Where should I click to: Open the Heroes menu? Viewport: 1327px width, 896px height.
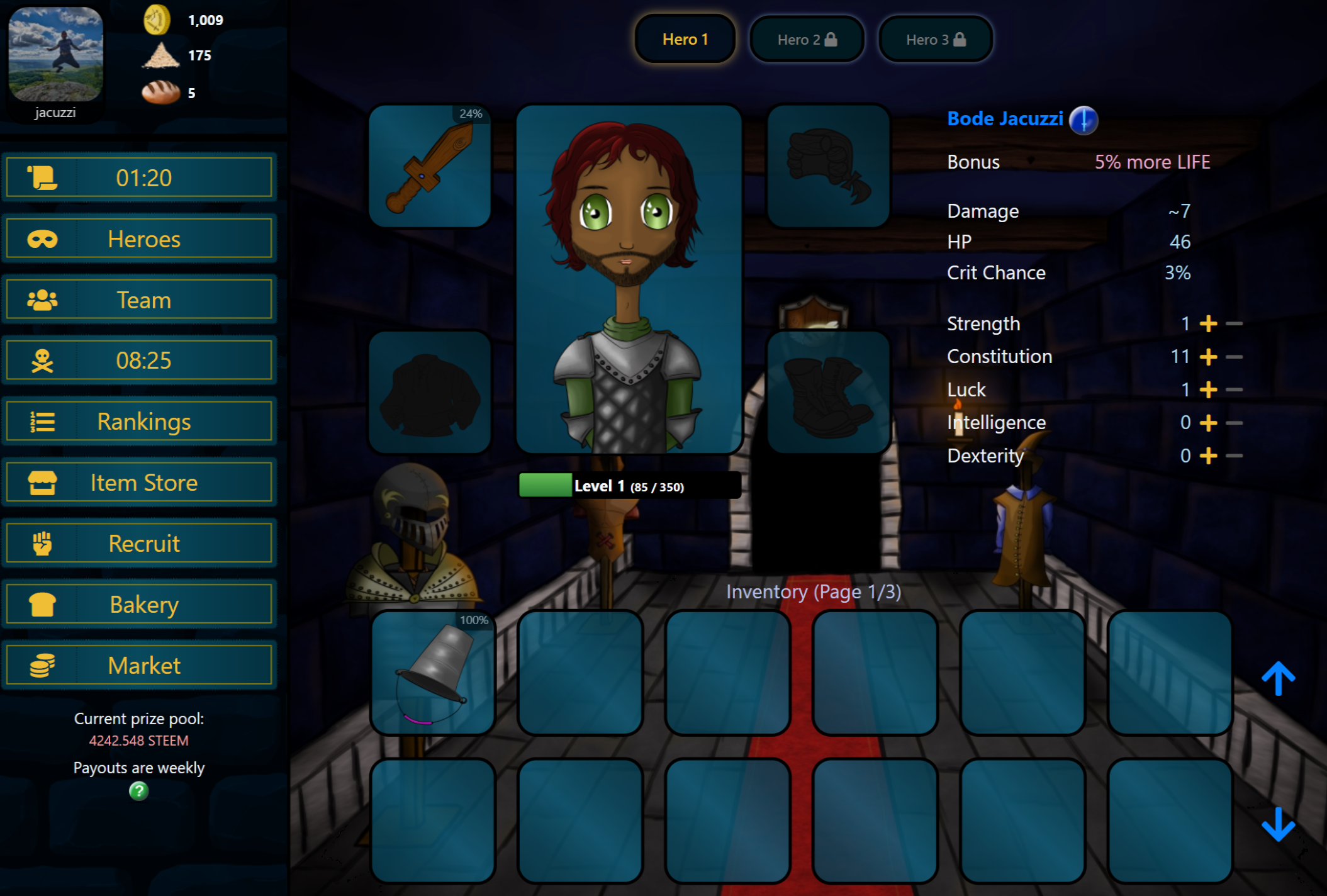(139, 239)
